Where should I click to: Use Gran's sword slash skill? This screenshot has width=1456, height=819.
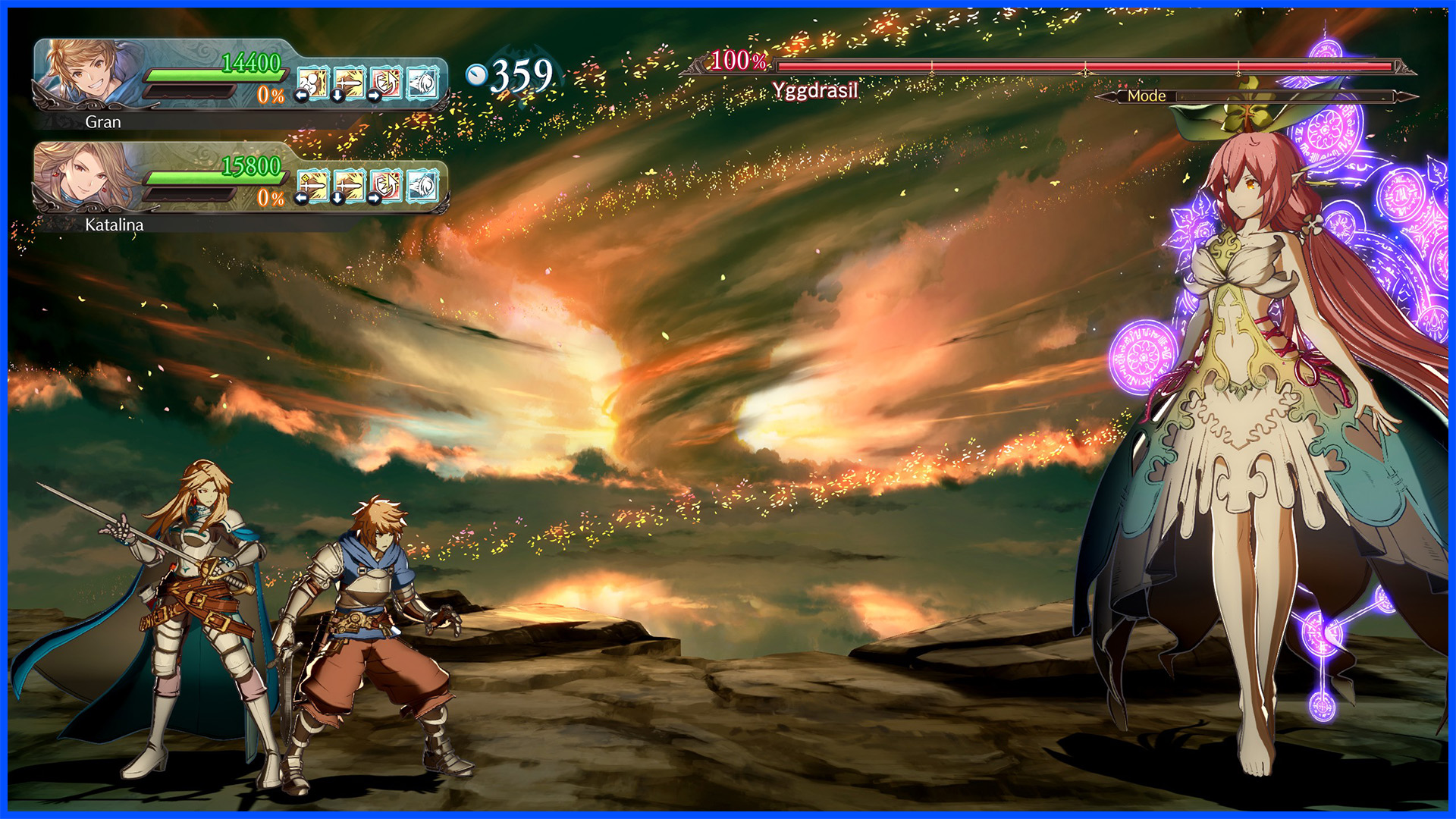(x=350, y=82)
